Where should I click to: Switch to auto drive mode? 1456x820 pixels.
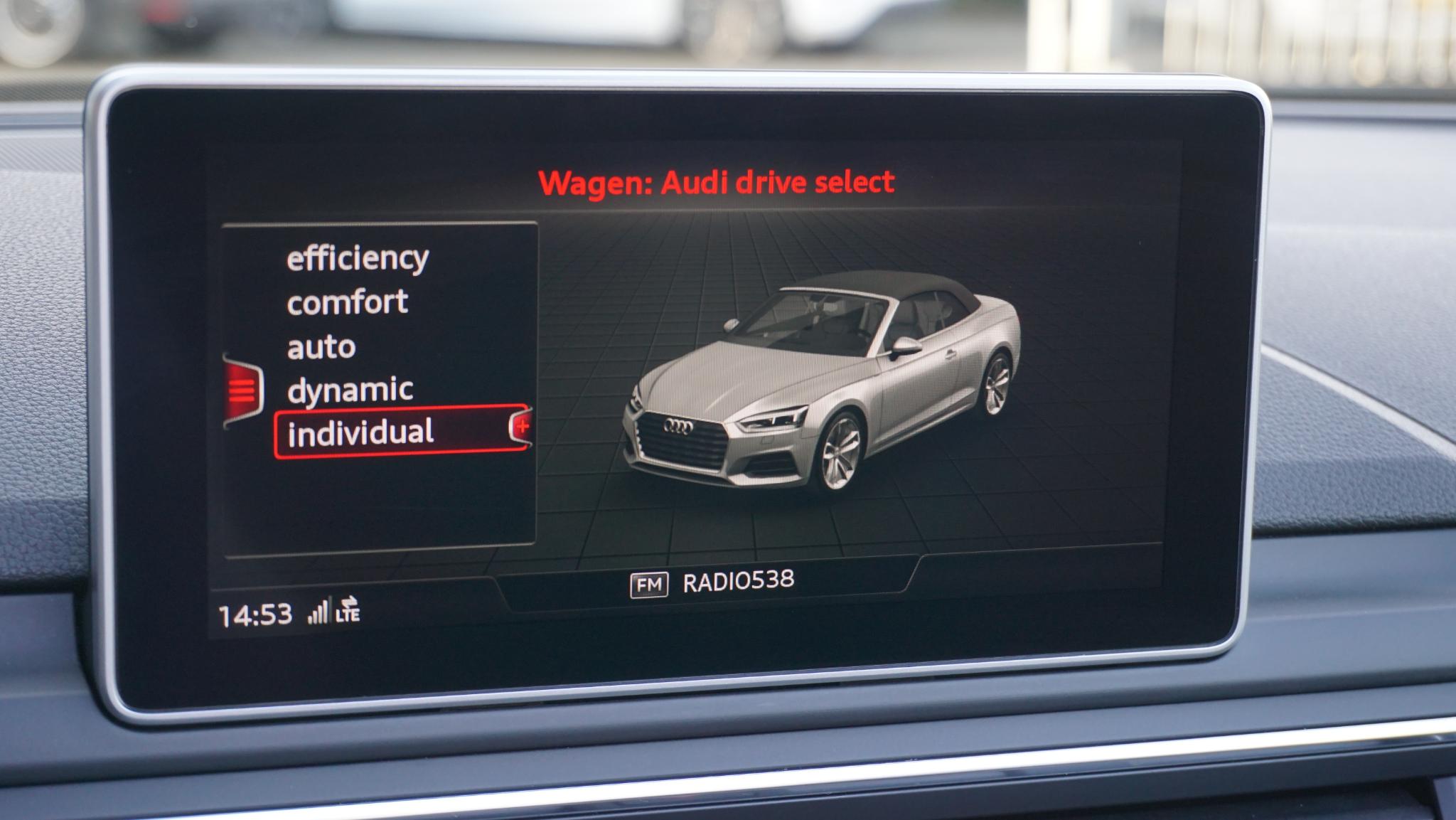pos(321,347)
